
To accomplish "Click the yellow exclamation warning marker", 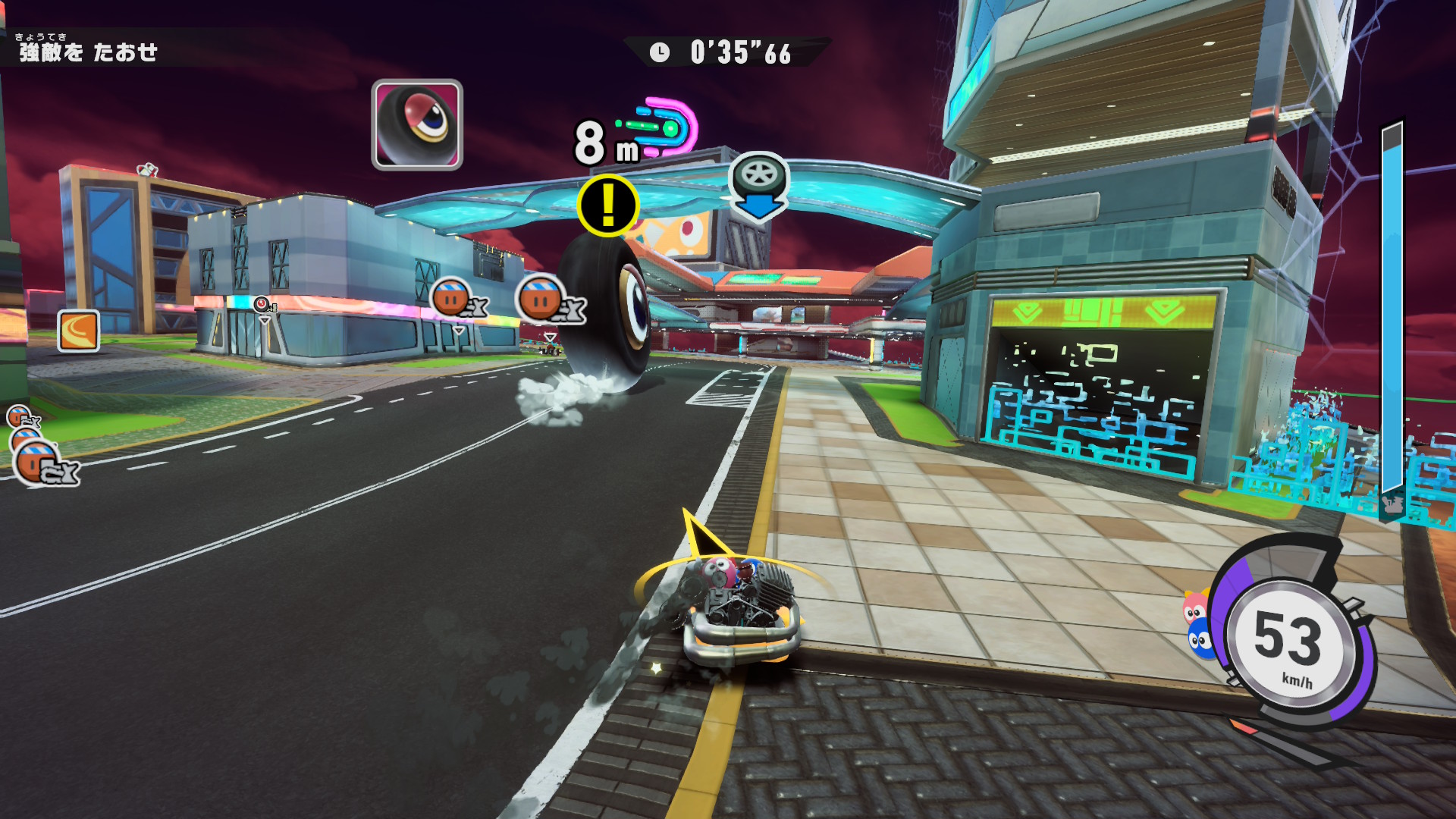I will coord(608,206).
